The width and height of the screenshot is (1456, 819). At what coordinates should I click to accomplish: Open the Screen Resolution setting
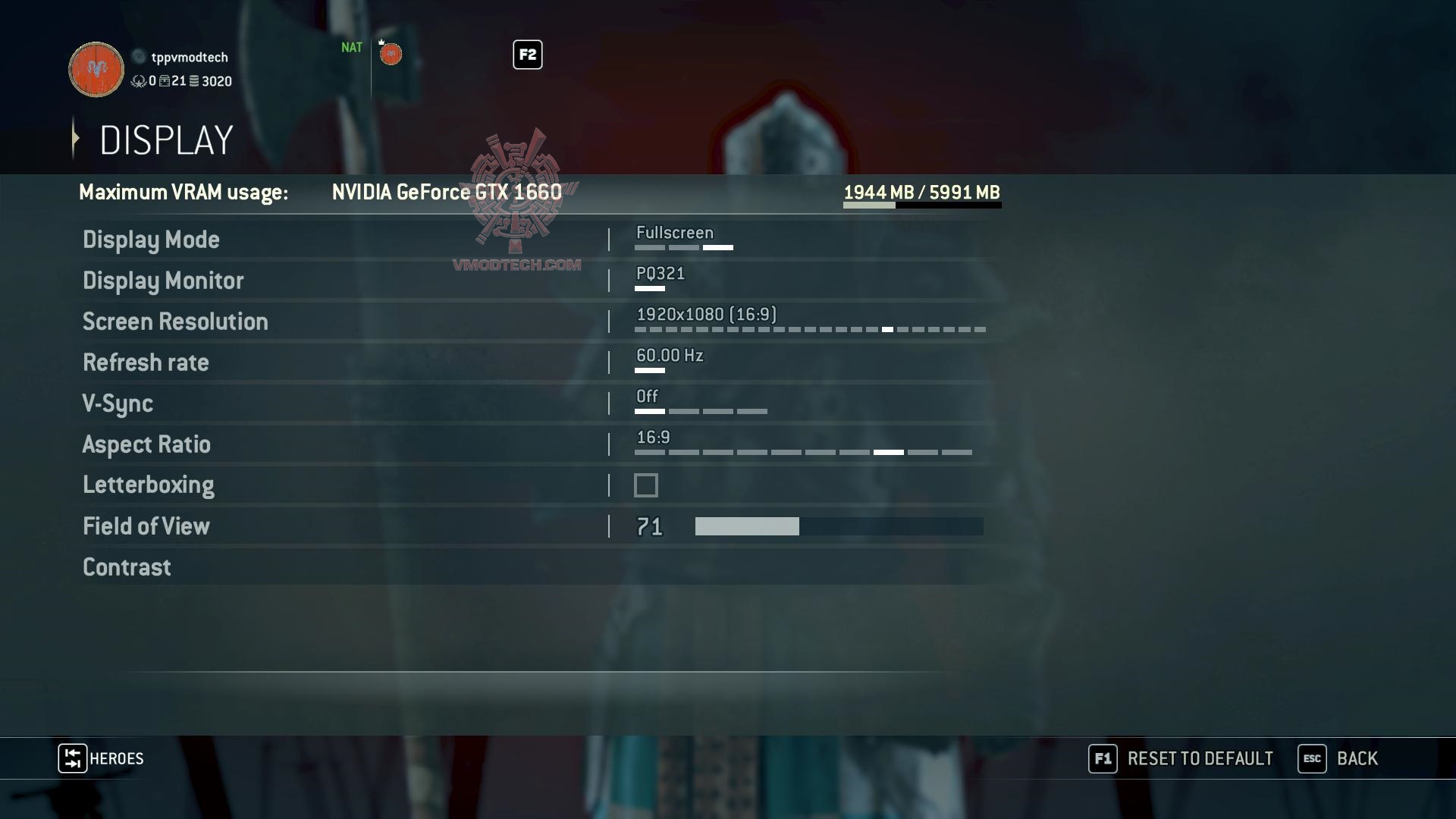point(175,322)
